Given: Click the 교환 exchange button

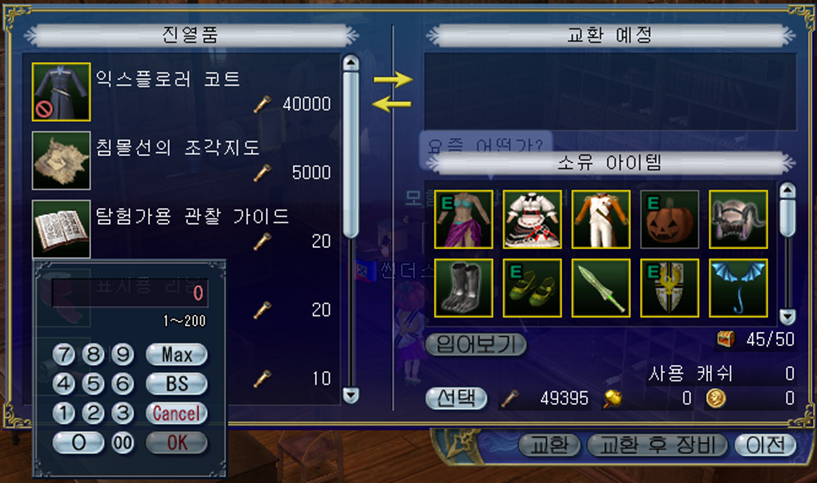Looking at the screenshot, I should [549, 445].
